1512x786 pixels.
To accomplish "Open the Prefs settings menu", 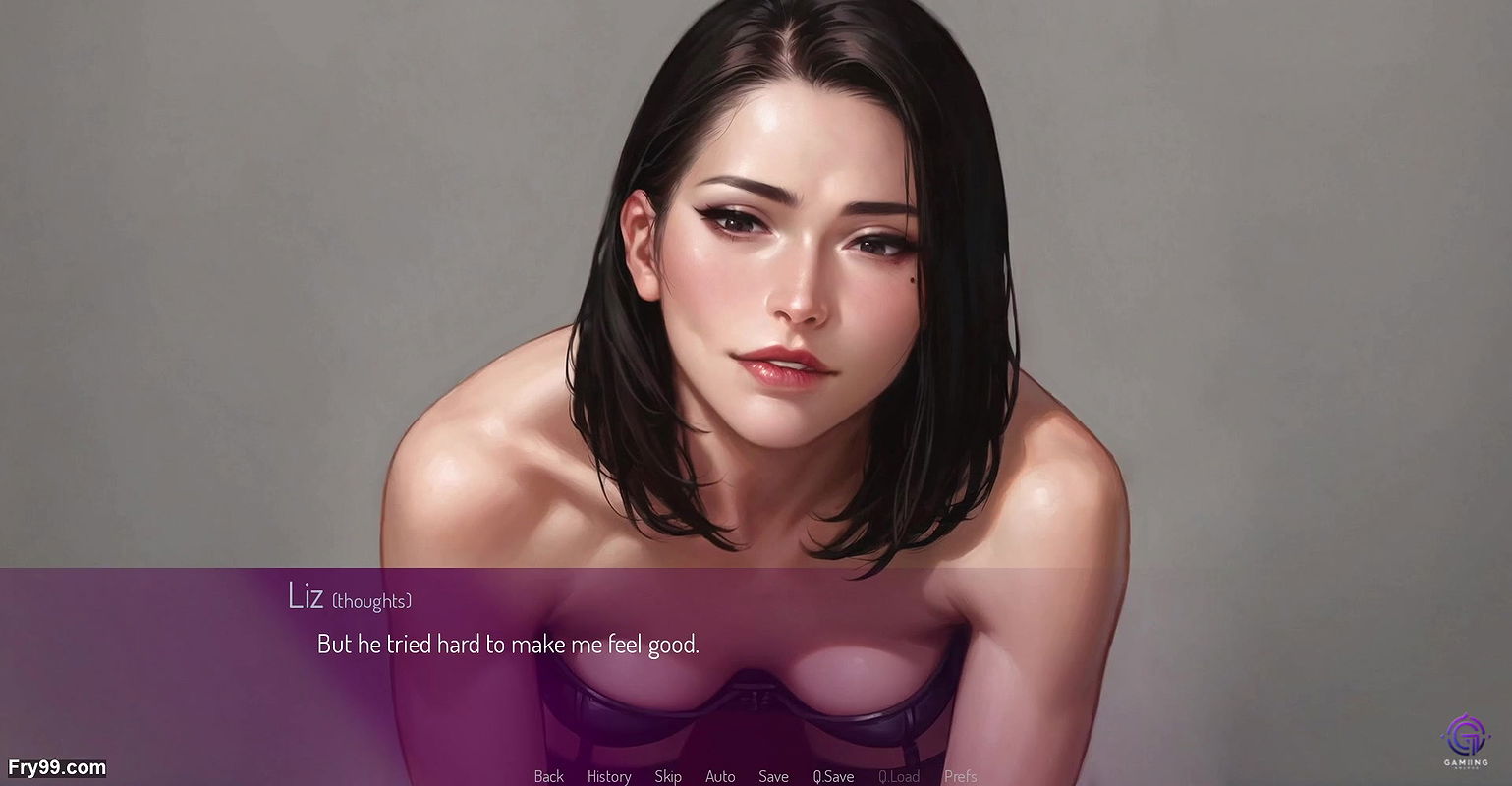I will 960,776.
